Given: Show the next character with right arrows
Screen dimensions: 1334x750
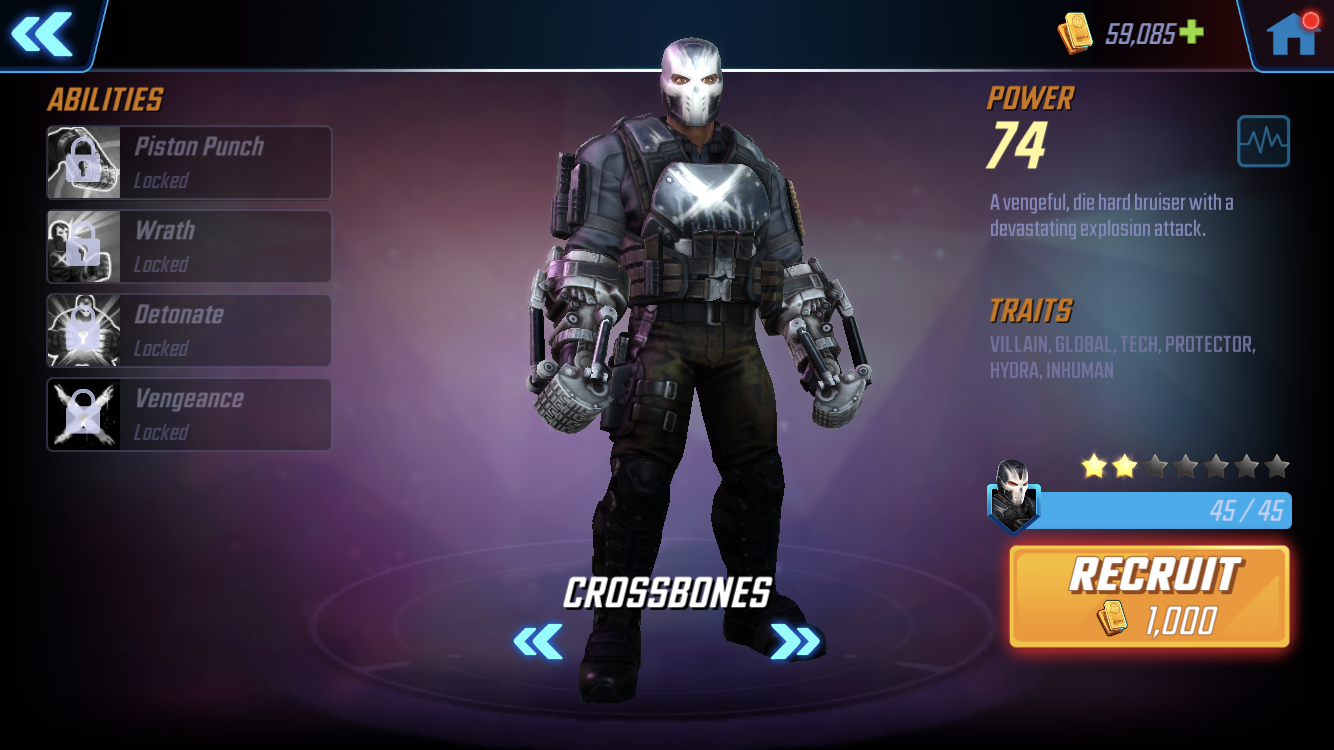Looking at the screenshot, I should [795, 641].
